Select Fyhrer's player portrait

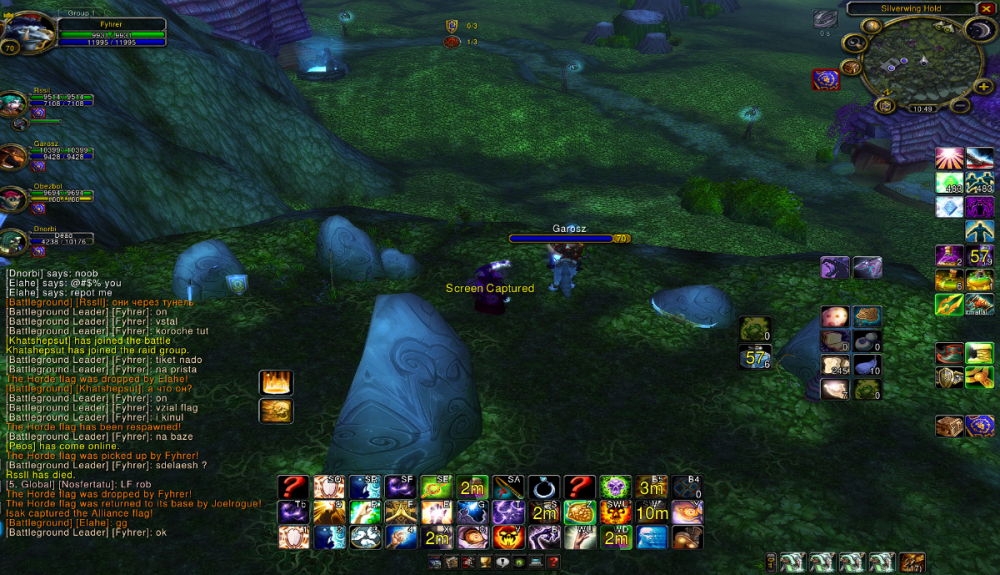click(x=27, y=33)
